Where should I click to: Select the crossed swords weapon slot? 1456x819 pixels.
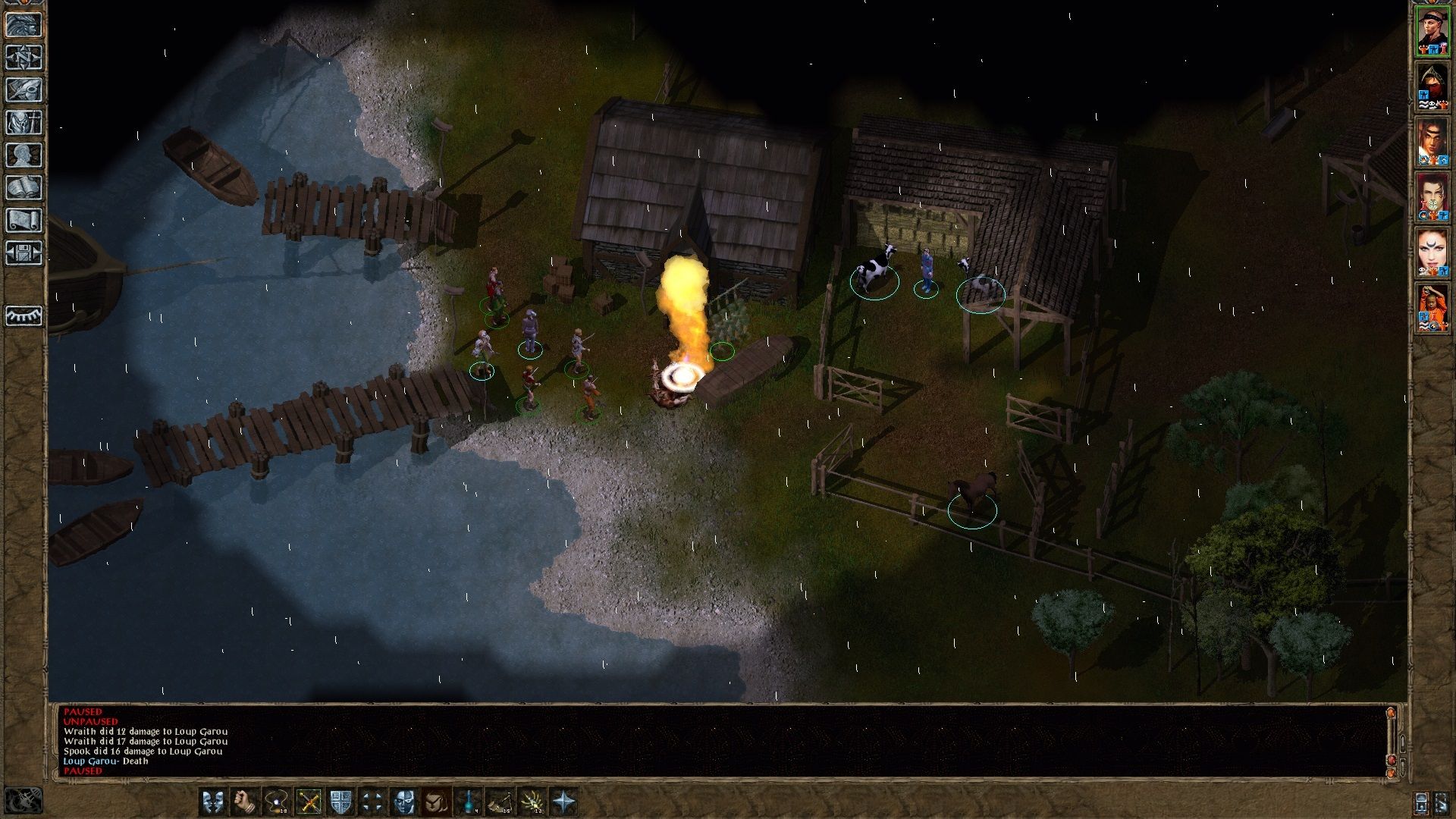pyautogui.click(x=309, y=802)
